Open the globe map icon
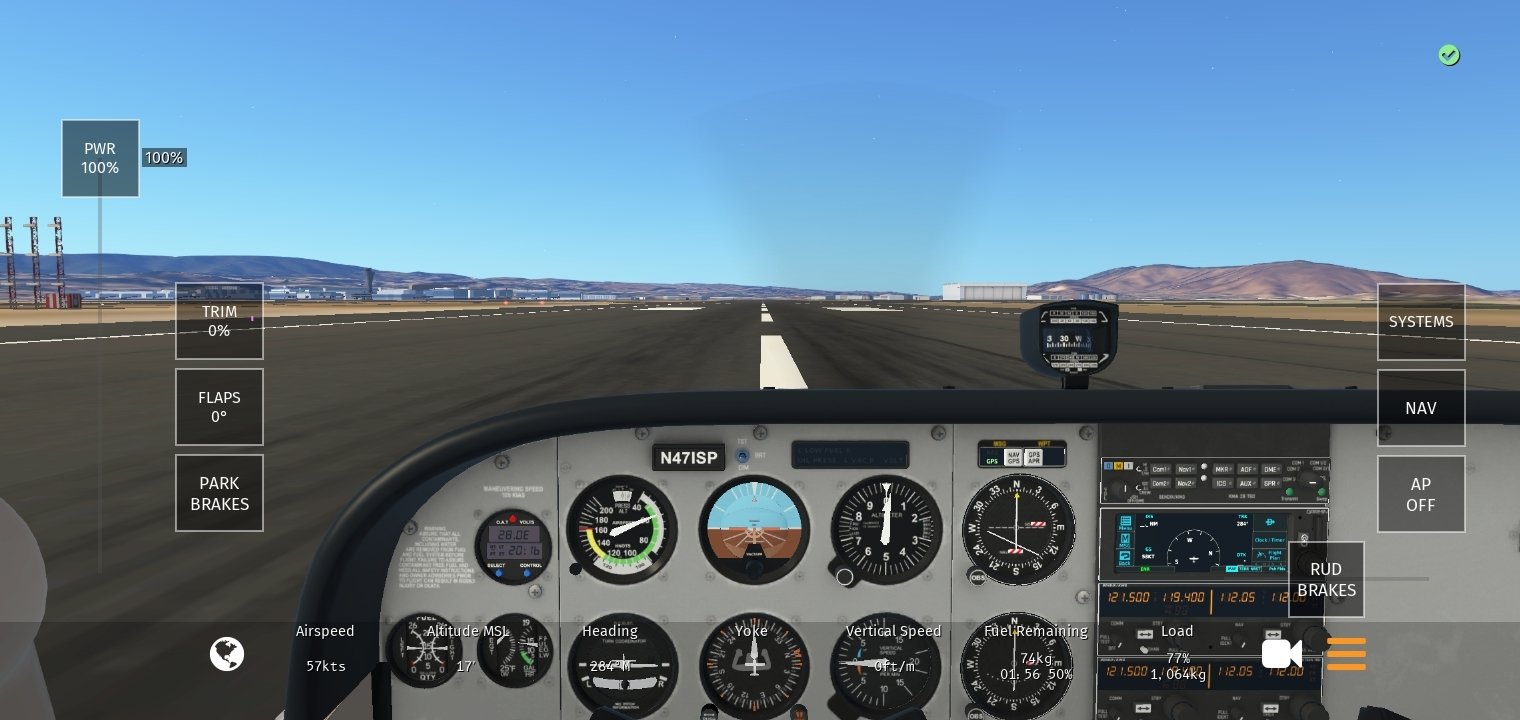The image size is (1520, 720). tap(227, 654)
